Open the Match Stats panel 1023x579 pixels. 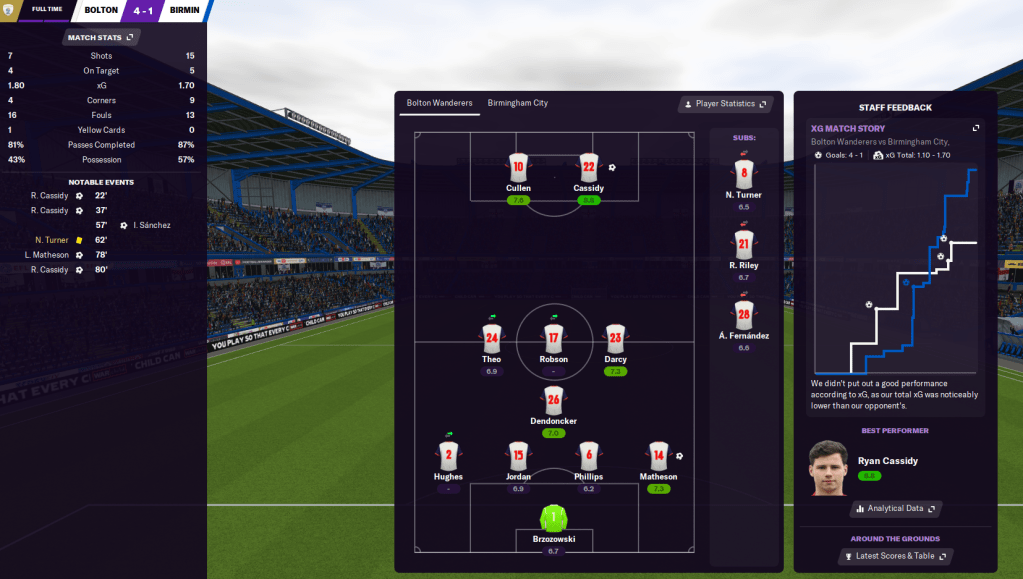click(x=101, y=37)
